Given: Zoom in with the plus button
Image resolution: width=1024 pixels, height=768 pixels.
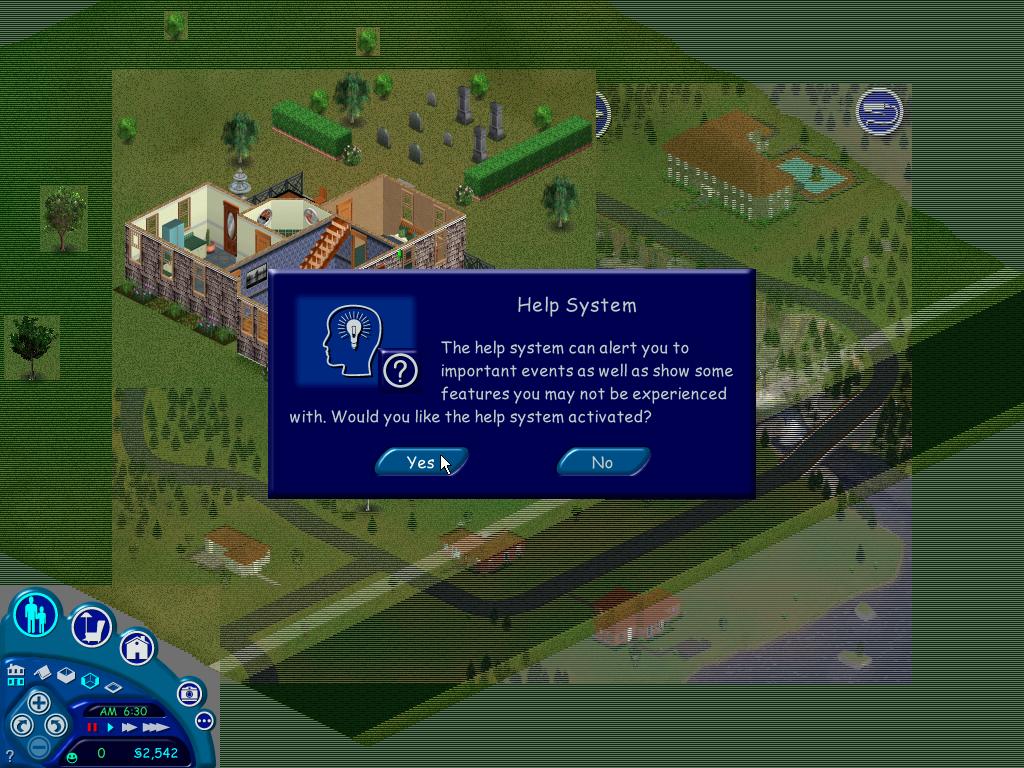Looking at the screenshot, I should point(39,702).
